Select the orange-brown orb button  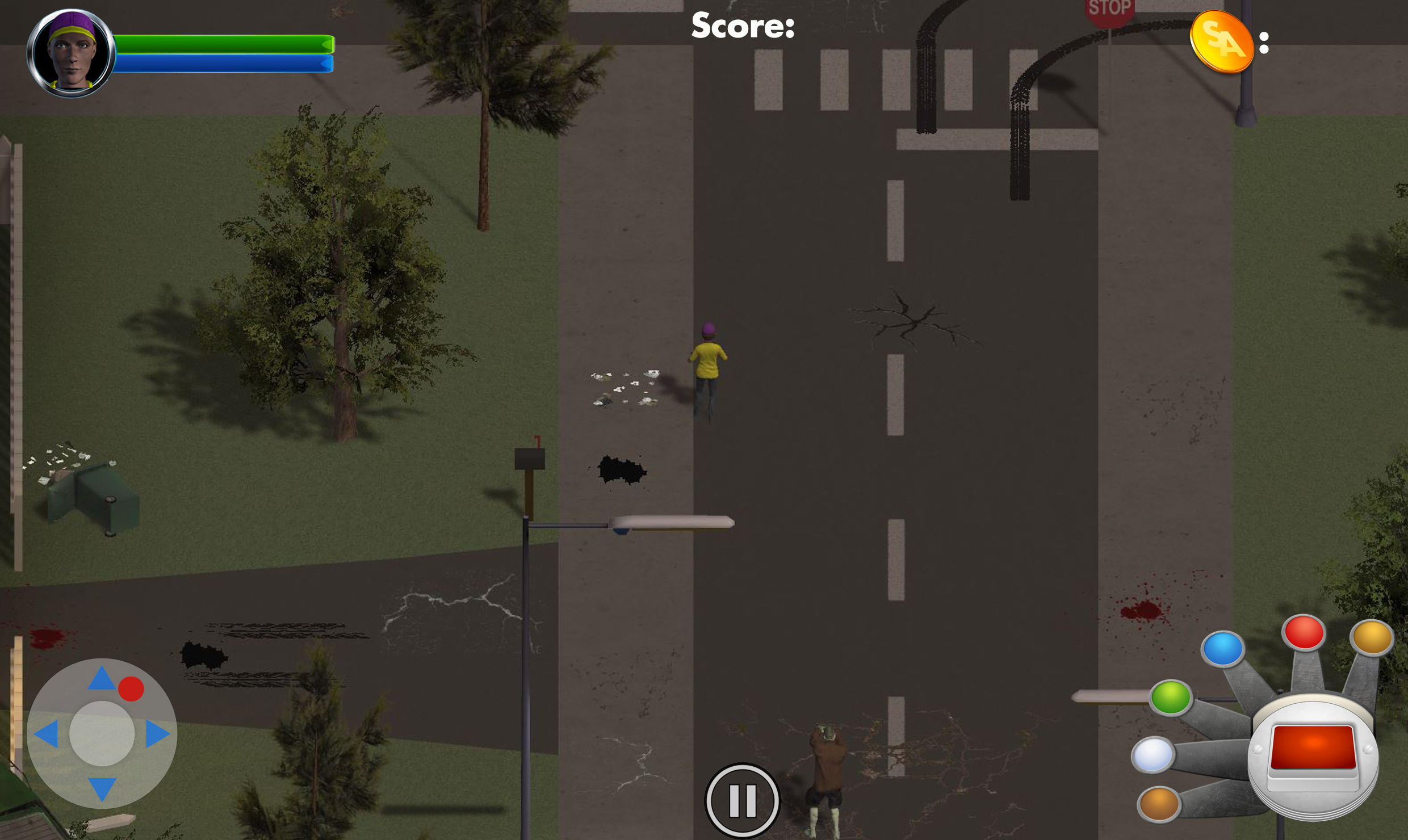click(x=1159, y=803)
